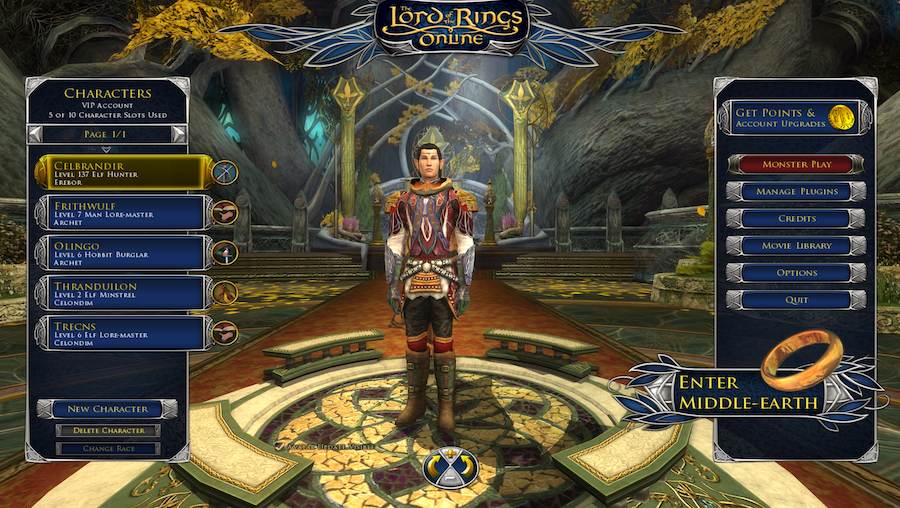Launch Monster Play mode

795,164
